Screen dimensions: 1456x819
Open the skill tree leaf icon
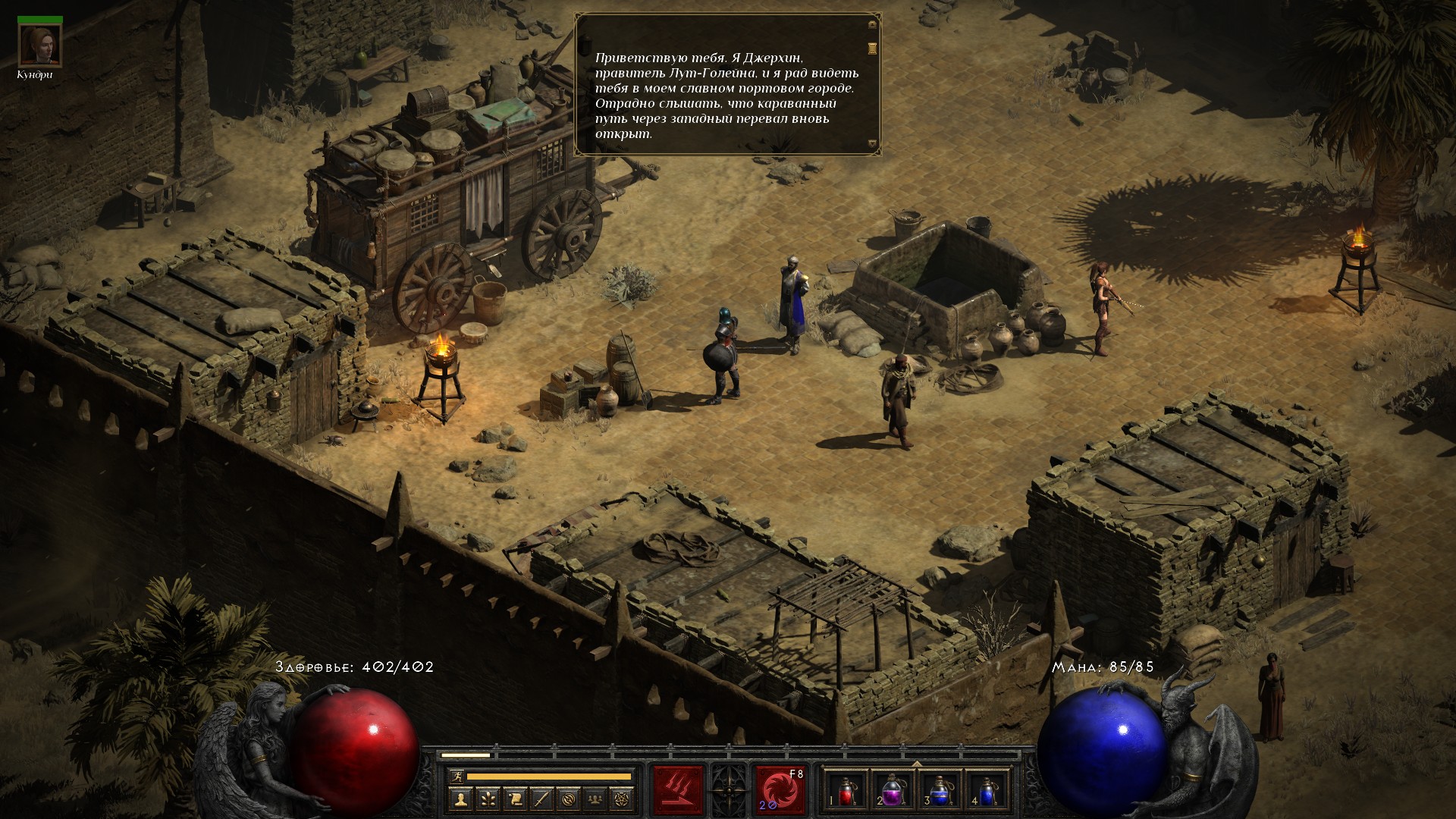pyautogui.click(x=488, y=799)
